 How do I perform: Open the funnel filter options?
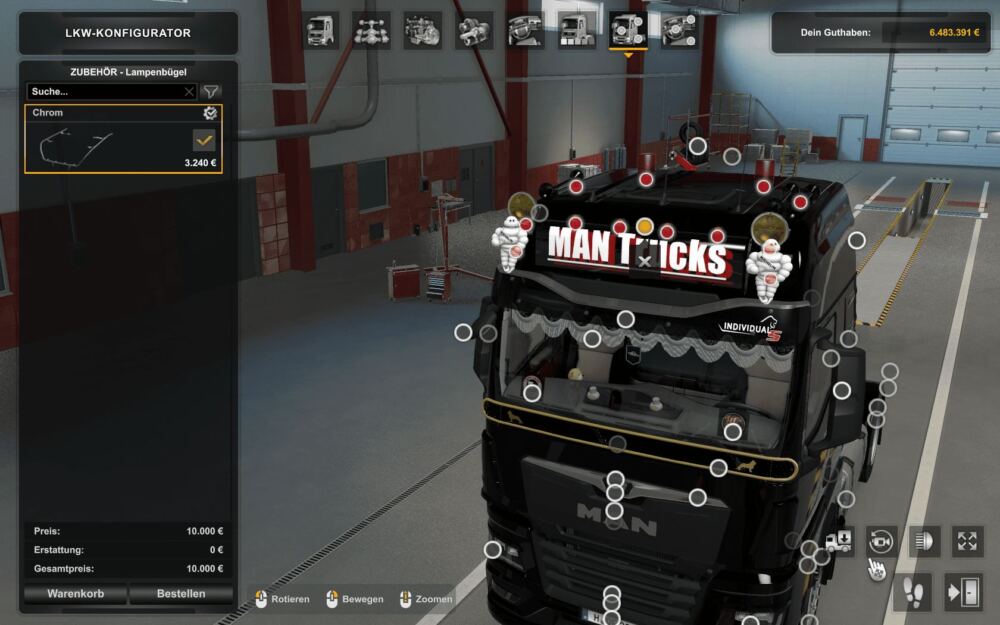pyautogui.click(x=211, y=91)
